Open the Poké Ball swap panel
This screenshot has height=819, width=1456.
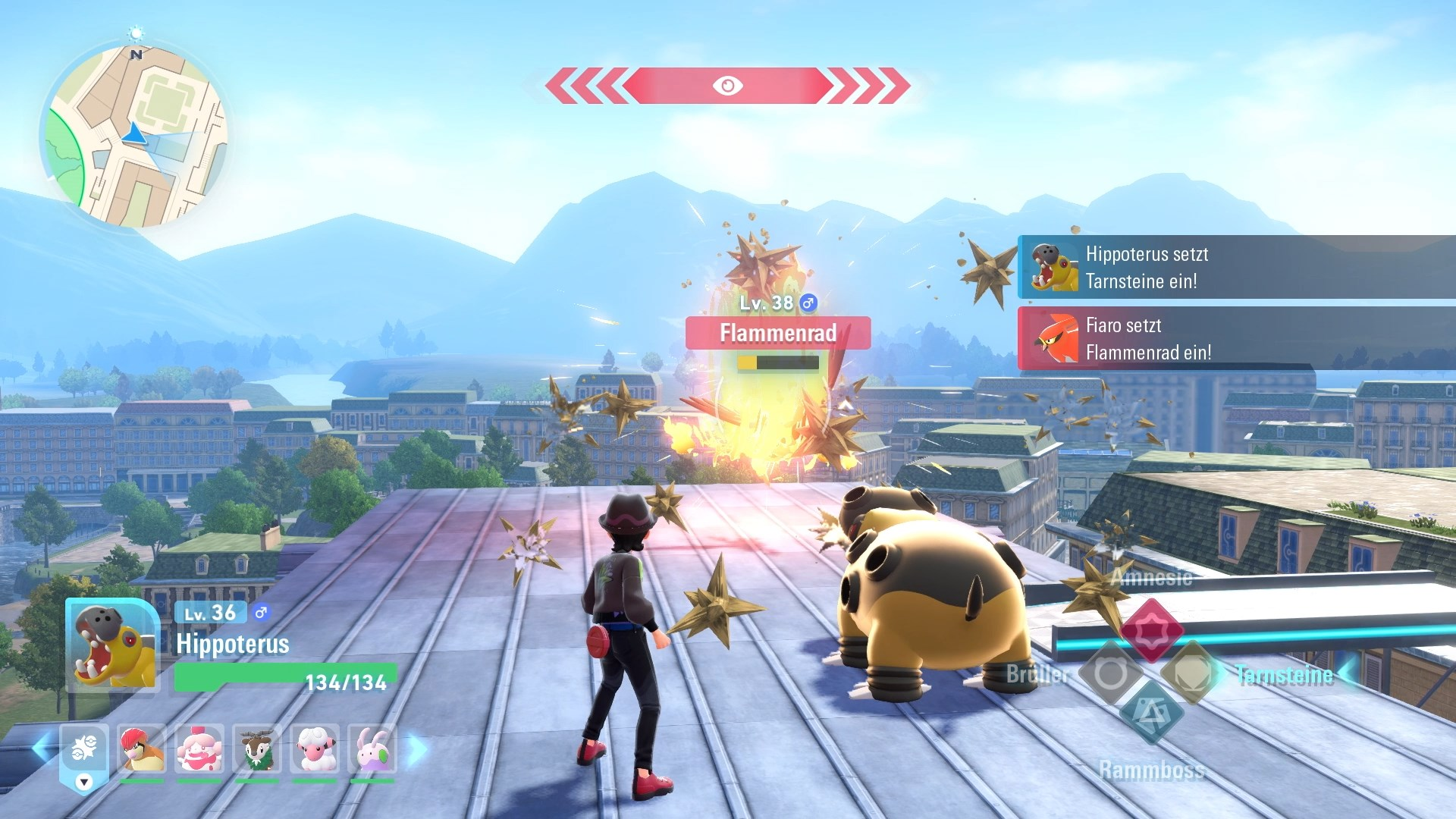(x=84, y=755)
